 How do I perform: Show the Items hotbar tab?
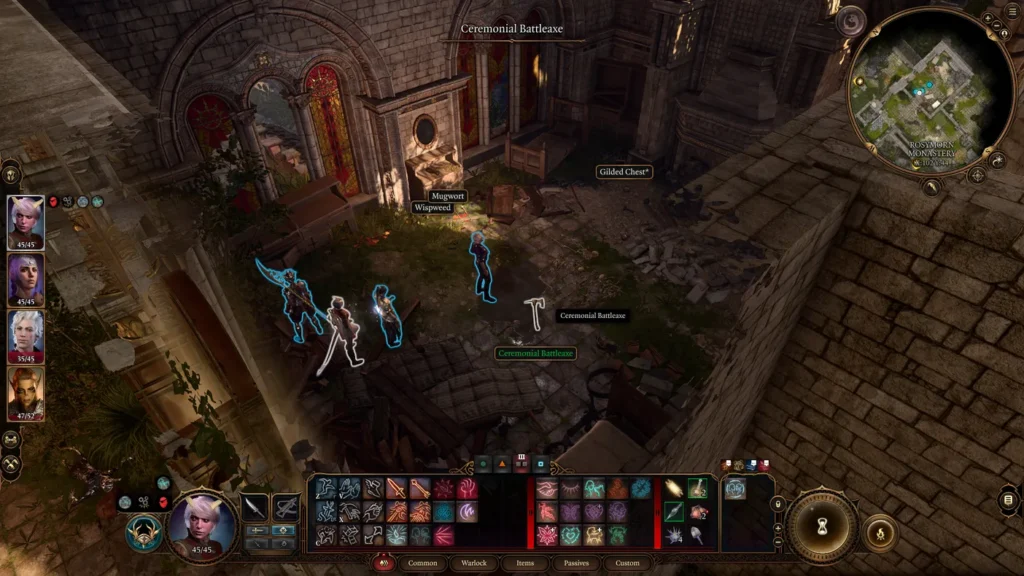[524, 563]
